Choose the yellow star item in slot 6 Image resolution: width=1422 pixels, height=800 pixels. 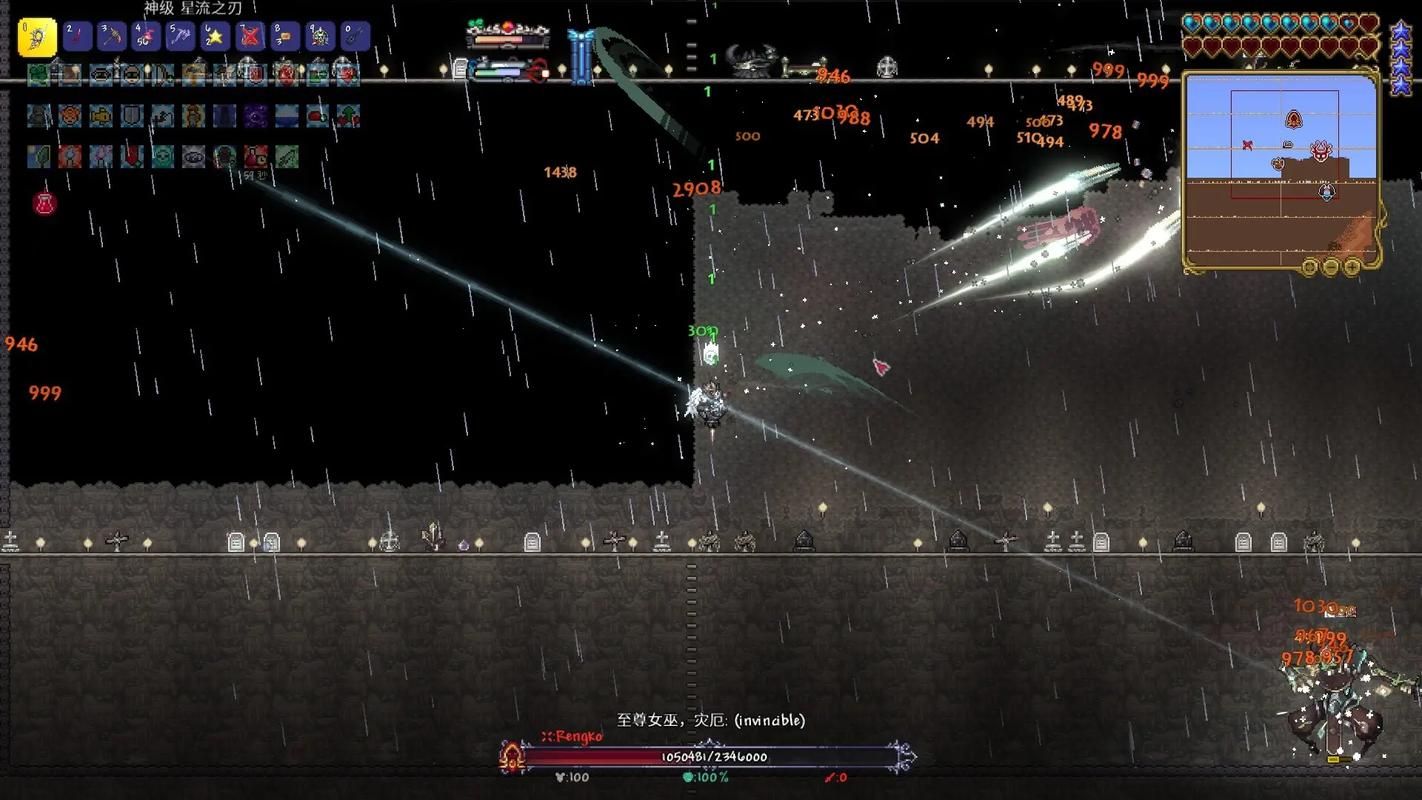[x=214, y=37]
